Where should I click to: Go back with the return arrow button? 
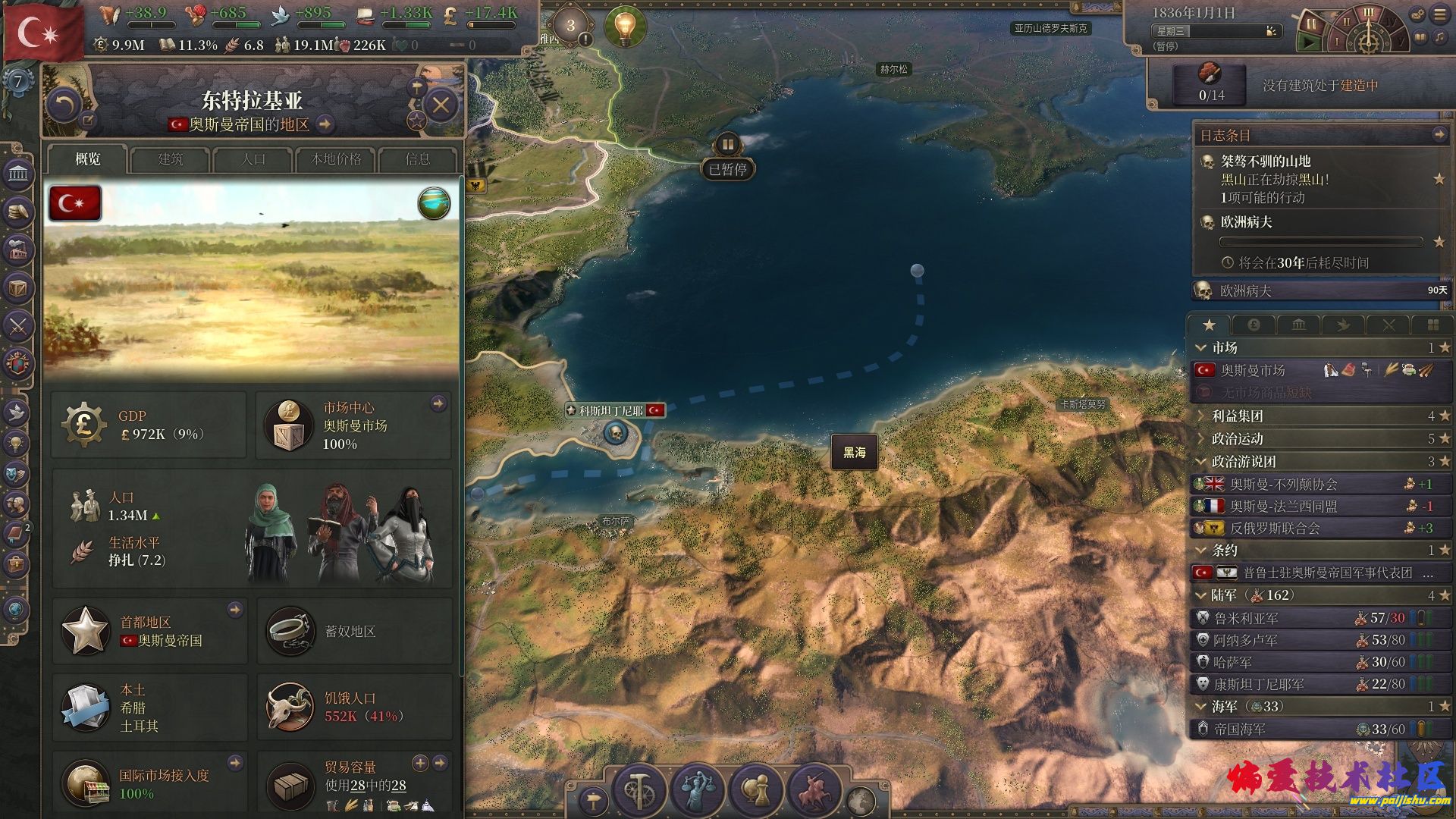click(x=63, y=105)
